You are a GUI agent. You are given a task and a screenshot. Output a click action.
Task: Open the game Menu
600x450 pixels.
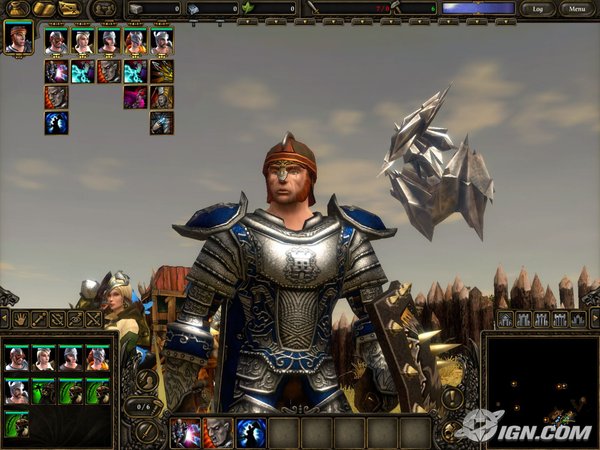point(575,9)
